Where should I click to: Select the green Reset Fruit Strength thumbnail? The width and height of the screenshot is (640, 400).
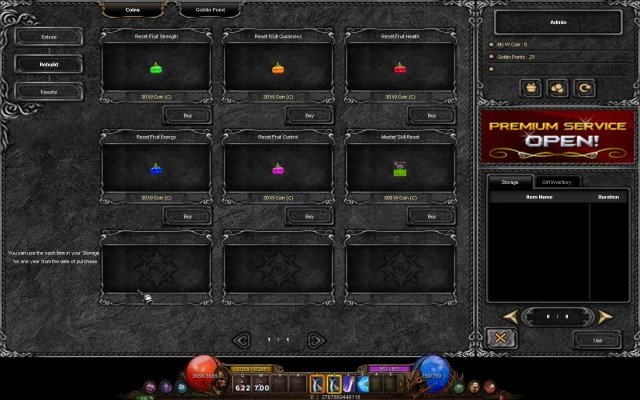point(155,69)
